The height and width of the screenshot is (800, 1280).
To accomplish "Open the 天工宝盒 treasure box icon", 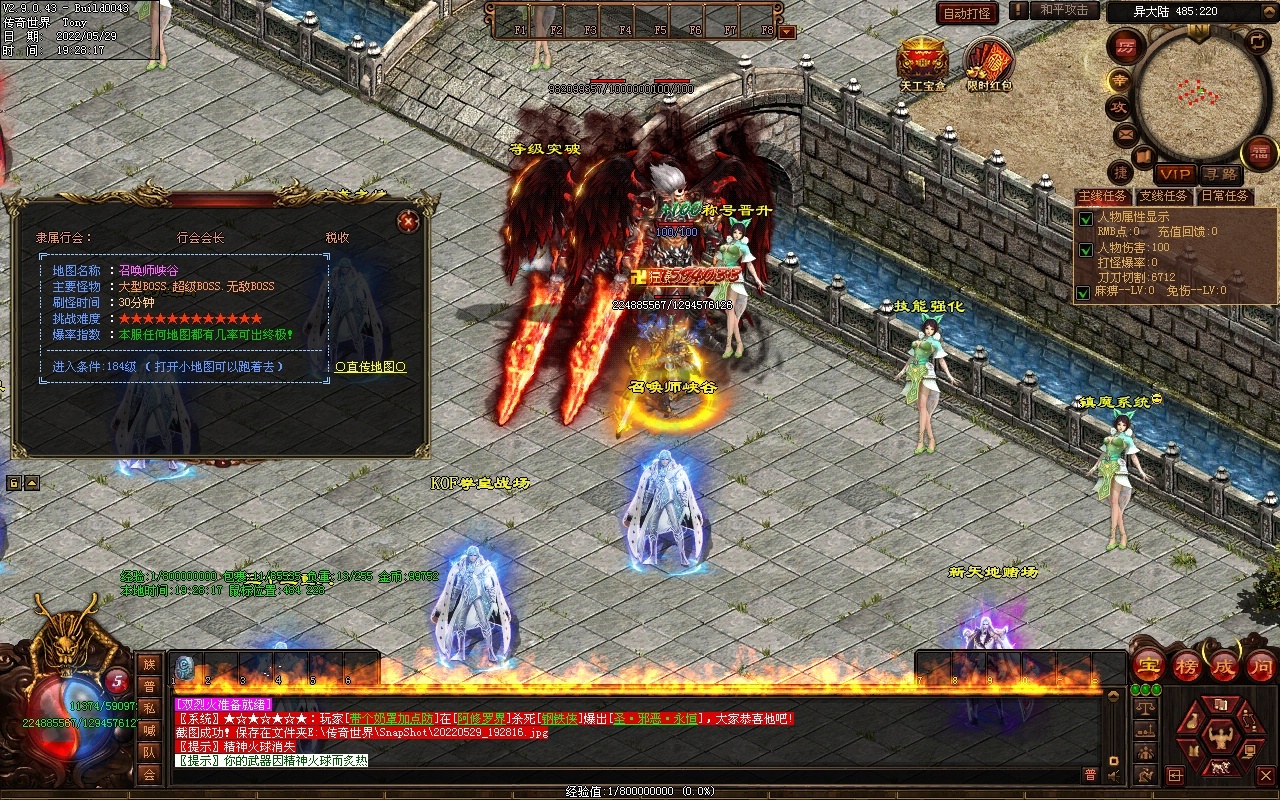I will [x=922, y=62].
